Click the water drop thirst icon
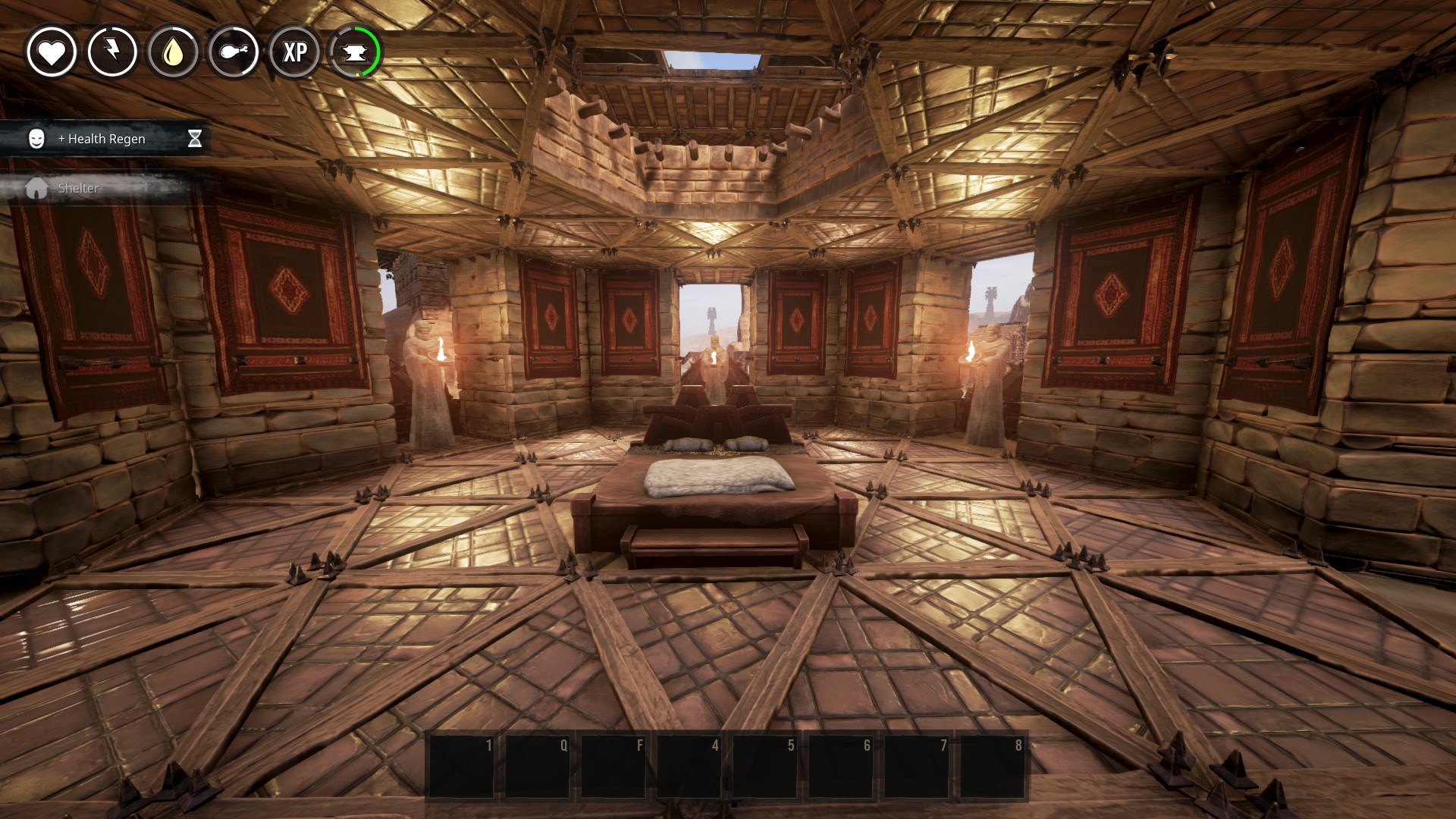 [x=173, y=52]
